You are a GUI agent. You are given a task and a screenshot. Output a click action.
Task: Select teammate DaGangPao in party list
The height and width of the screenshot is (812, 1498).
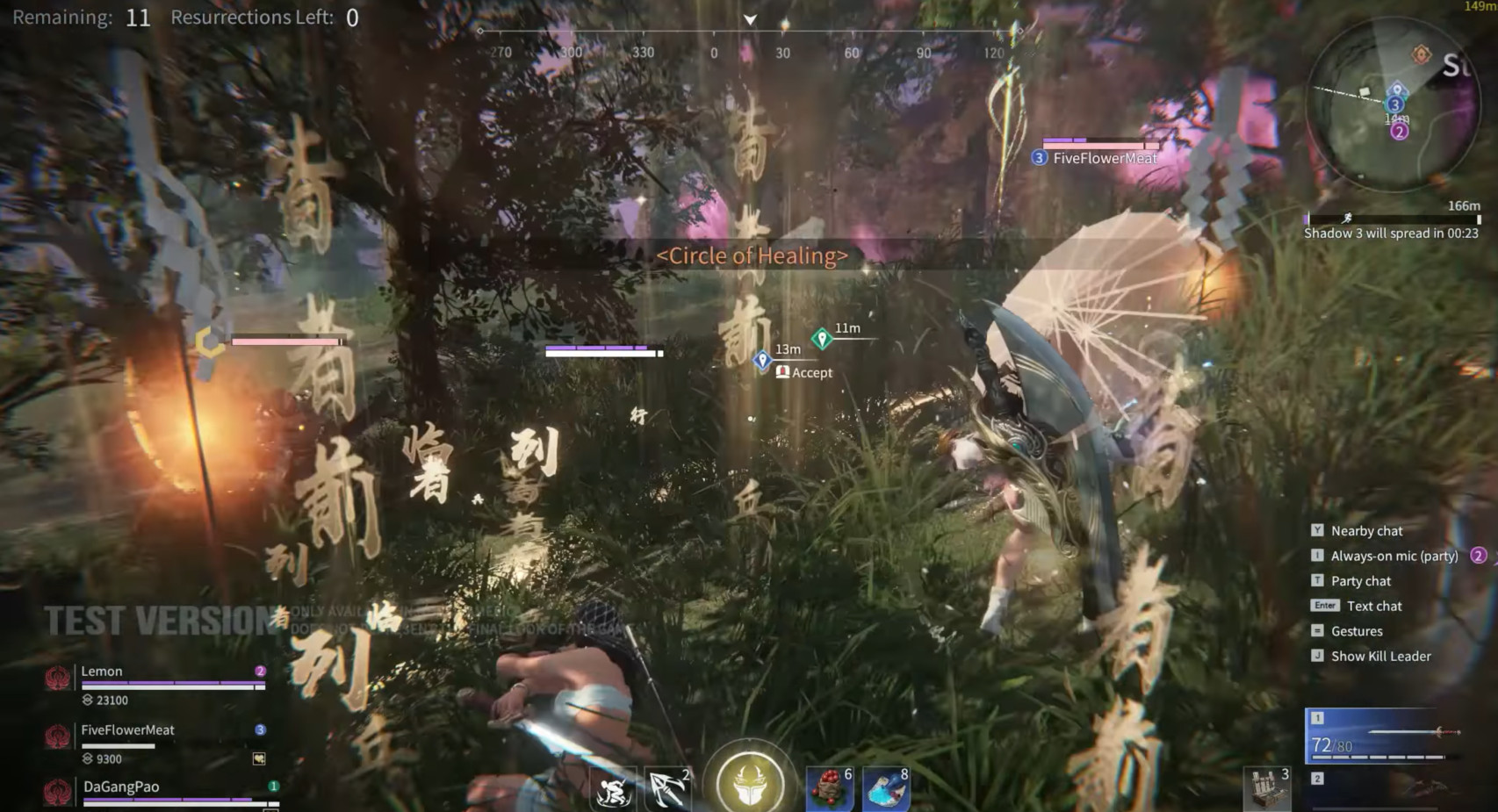click(x=121, y=787)
